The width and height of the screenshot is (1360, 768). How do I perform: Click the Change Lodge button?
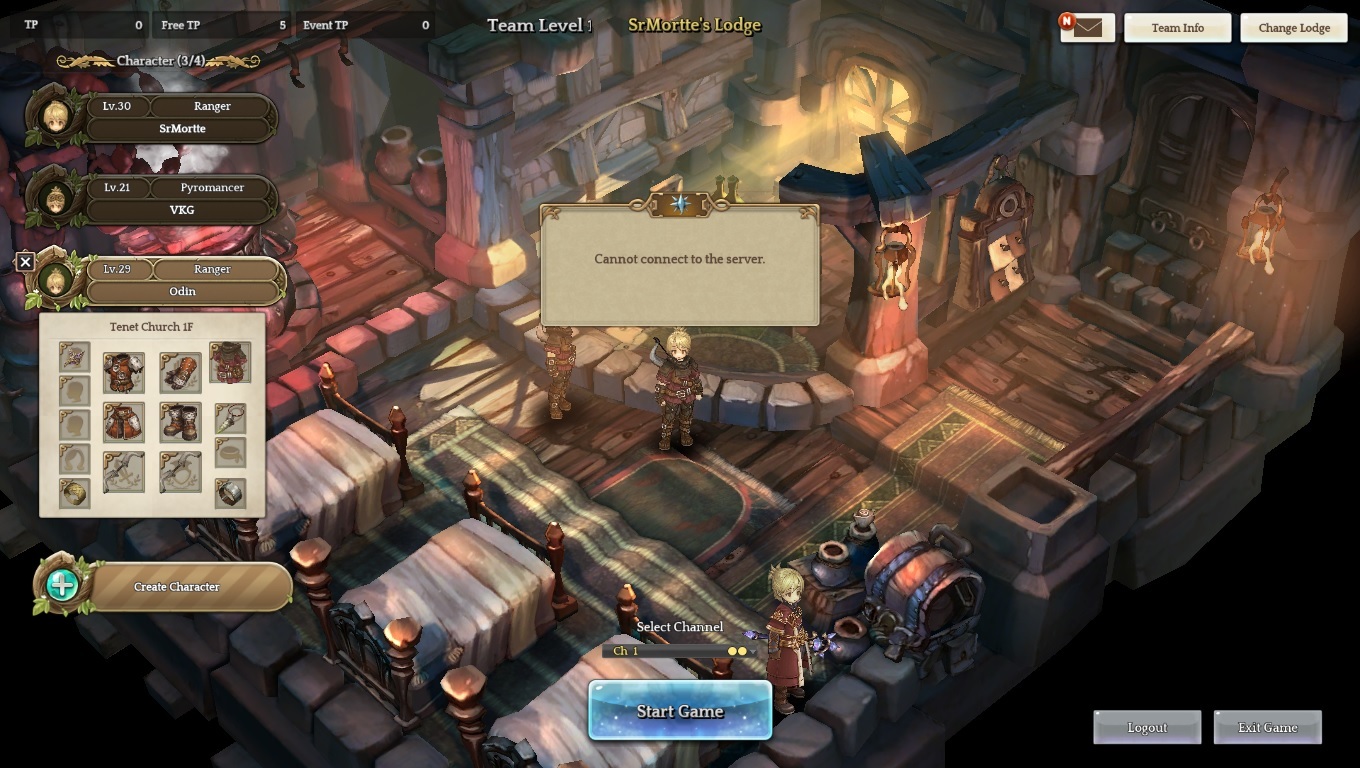pos(1293,28)
